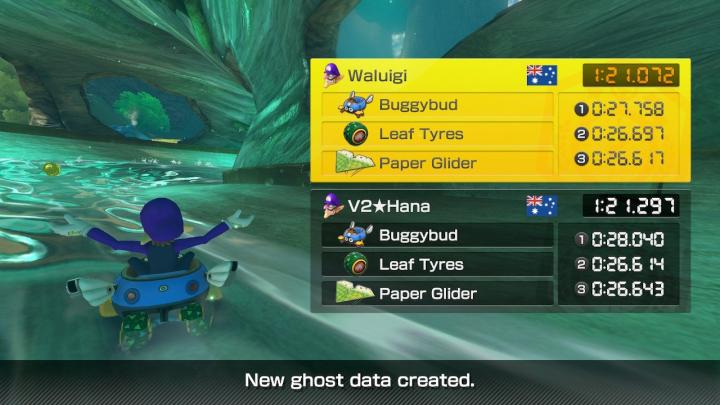This screenshot has height=405, width=720.
Task: Select Waluigi's yellow ghost record header
Action: pyautogui.click(x=440, y=75)
